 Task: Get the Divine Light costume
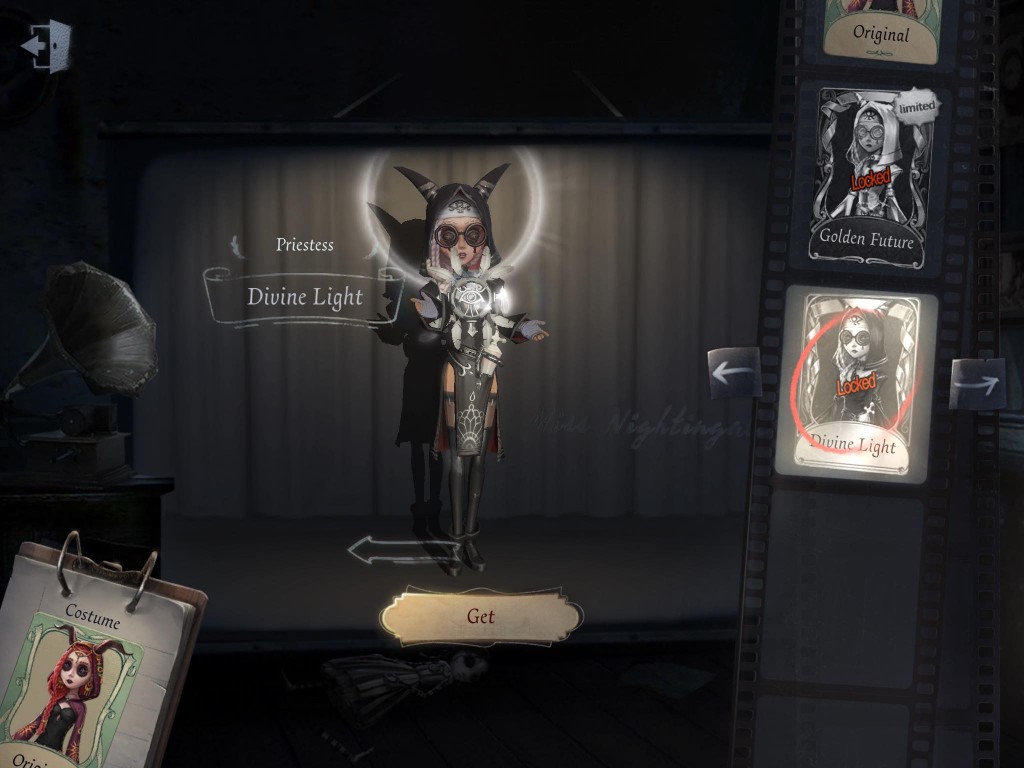pyautogui.click(x=481, y=616)
